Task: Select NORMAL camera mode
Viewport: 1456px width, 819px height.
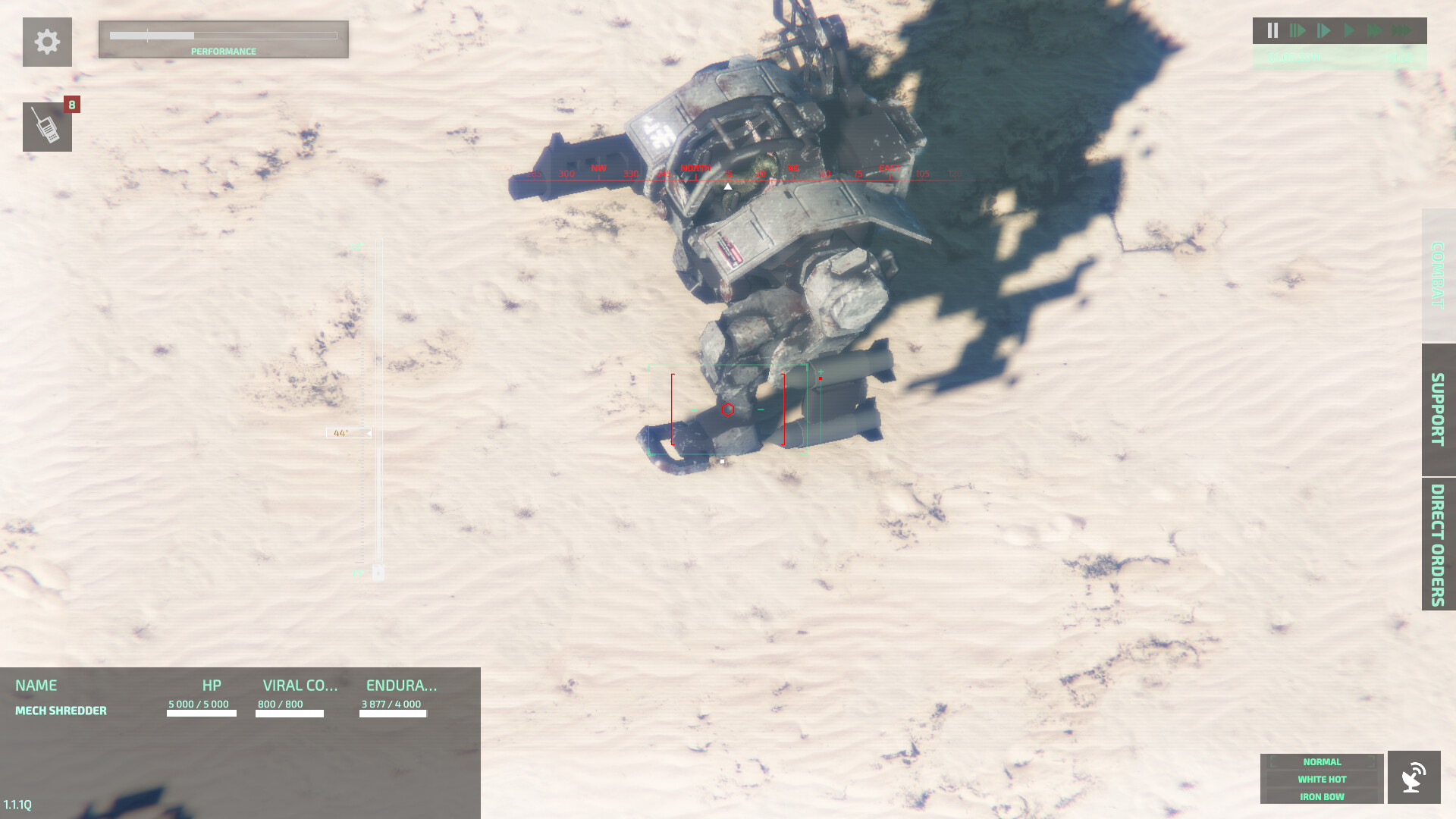Action: [1321, 761]
